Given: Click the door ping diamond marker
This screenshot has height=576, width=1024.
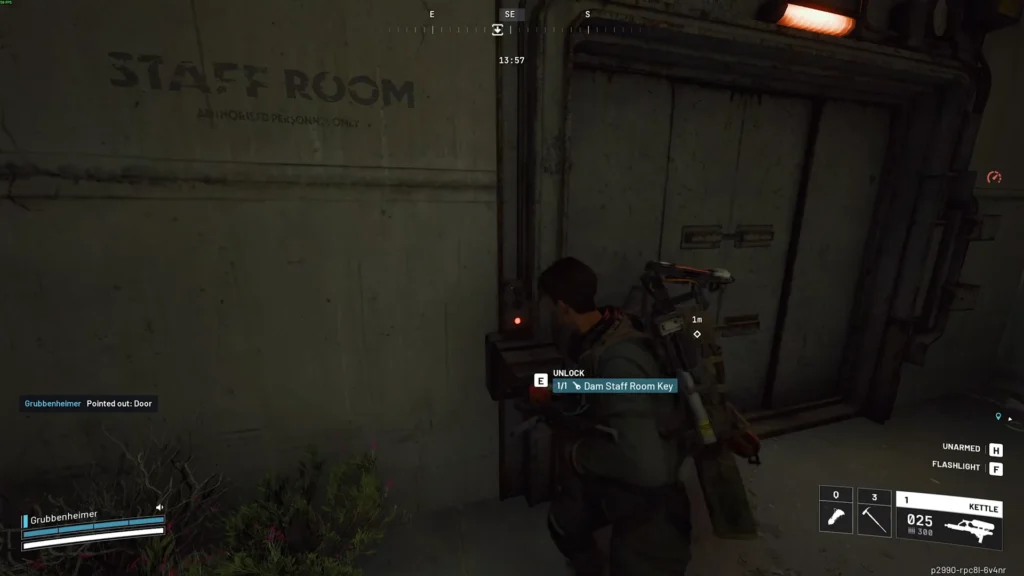Looking at the screenshot, I should (697, 334).
